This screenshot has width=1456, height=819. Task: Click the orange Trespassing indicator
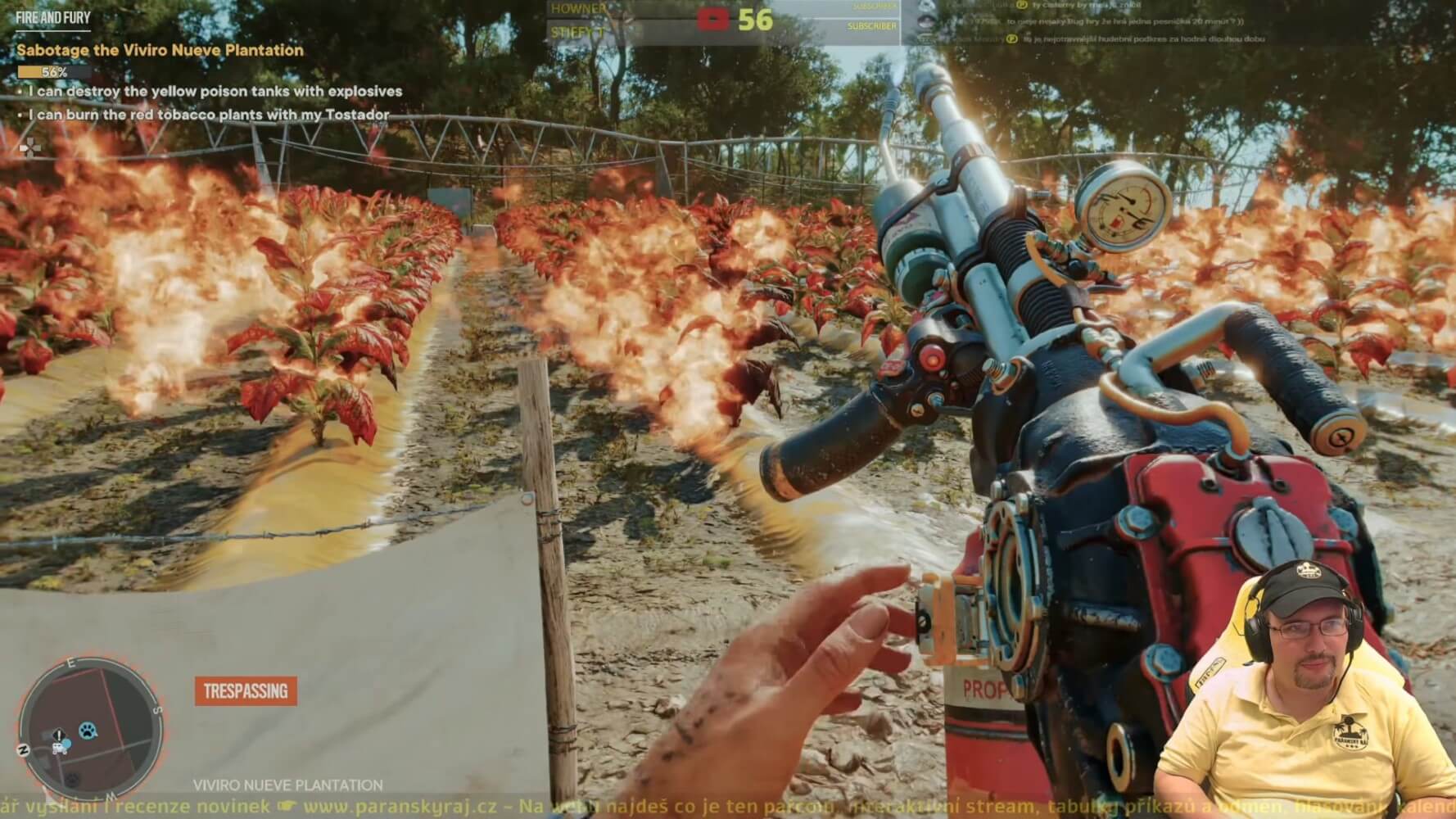(246, 690)
